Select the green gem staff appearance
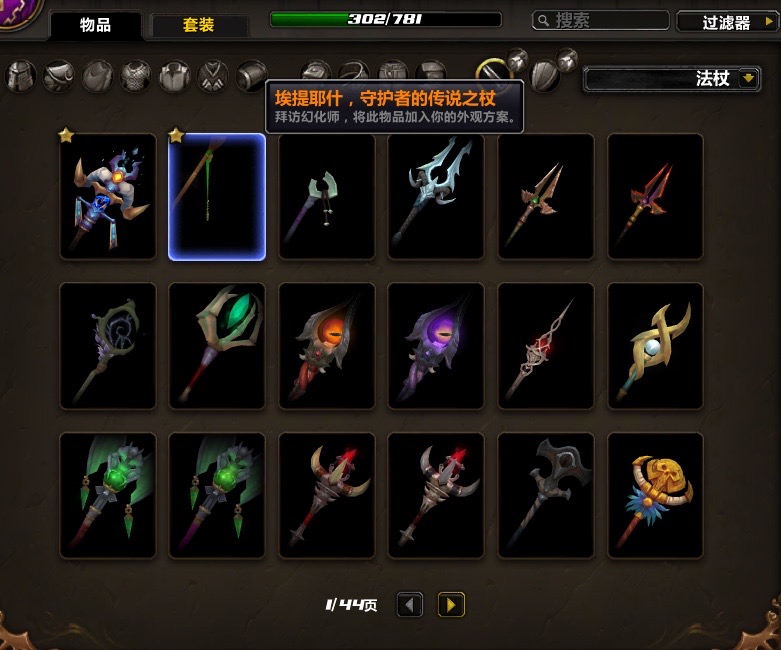Viewport: 781px width, 650px height. coord(217,346)
